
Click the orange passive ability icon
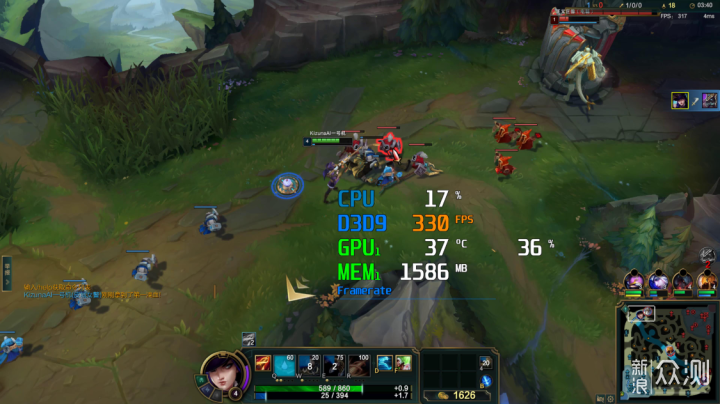[262, 362]
